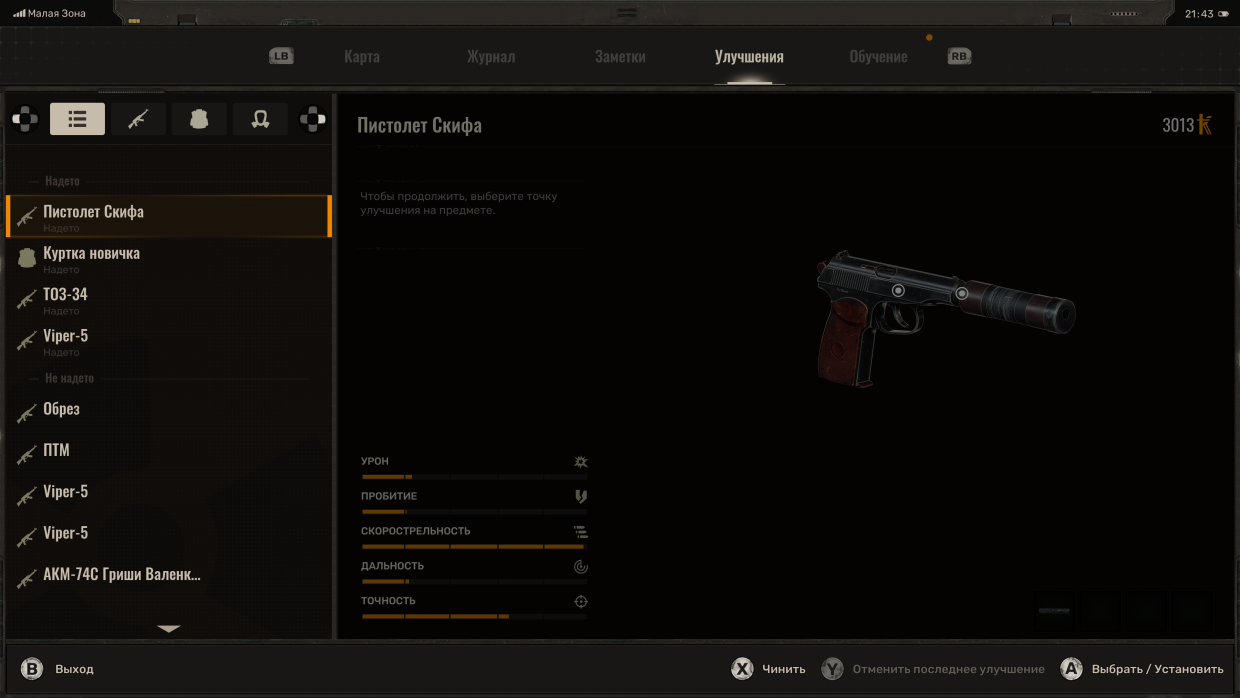Filter list by armor icon
1240x698 pixels.
click(199, 119)
